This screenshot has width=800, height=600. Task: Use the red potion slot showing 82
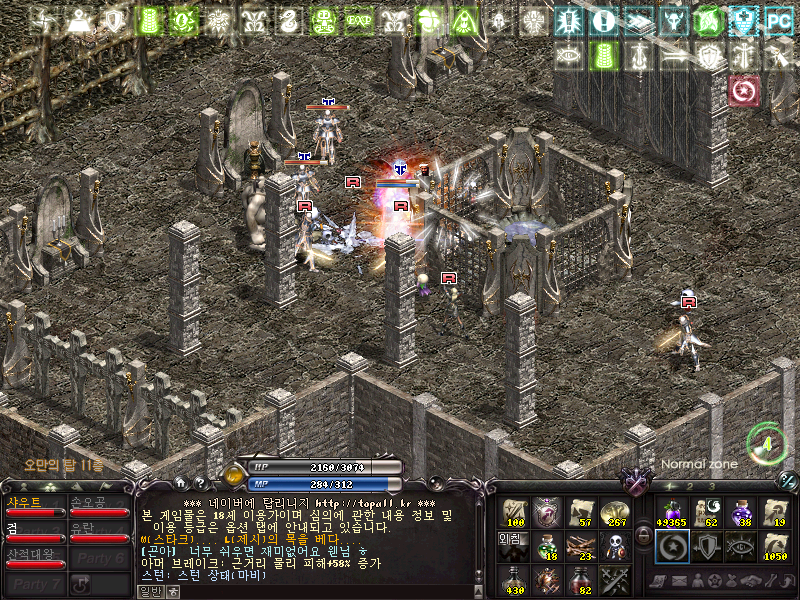click(582, 580)
